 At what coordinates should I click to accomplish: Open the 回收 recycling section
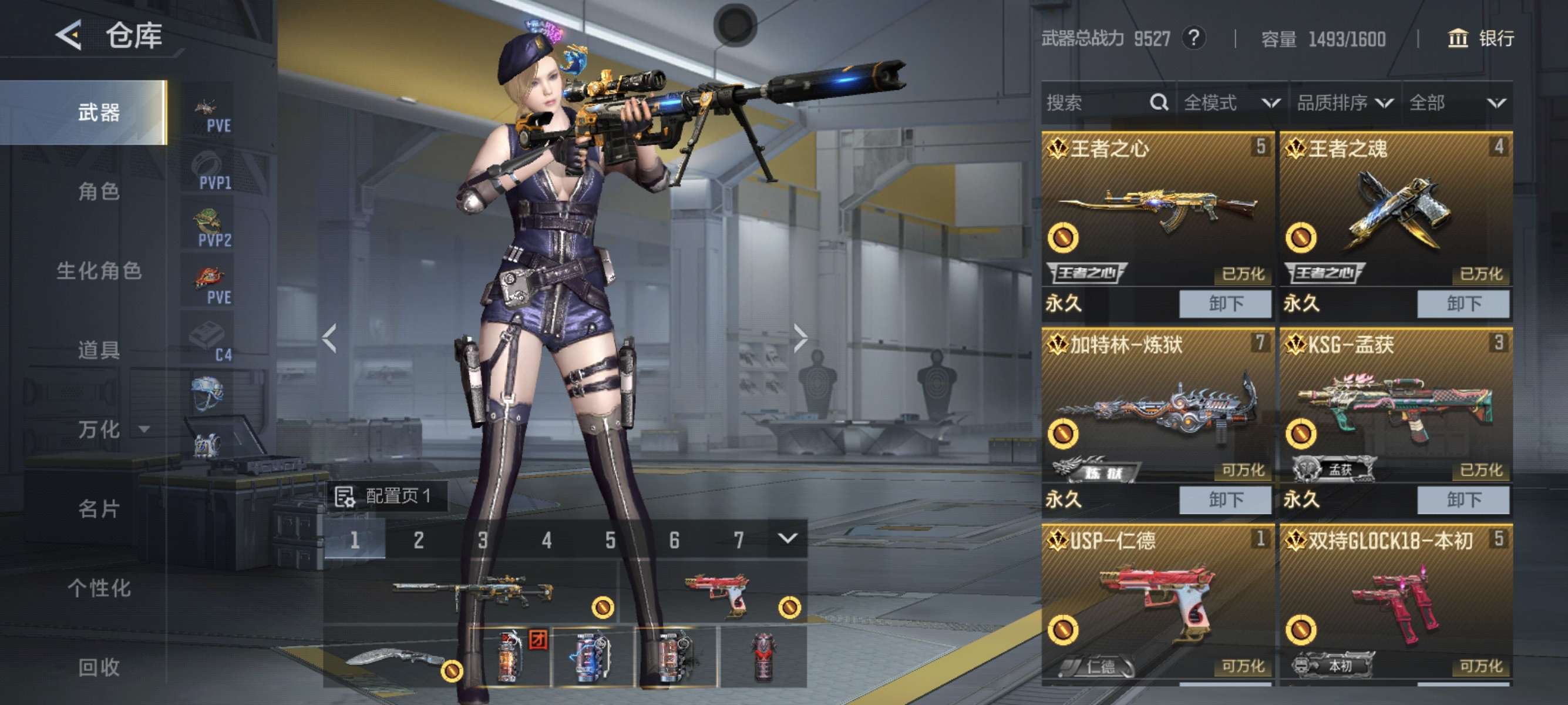click(x=99, y=667)
